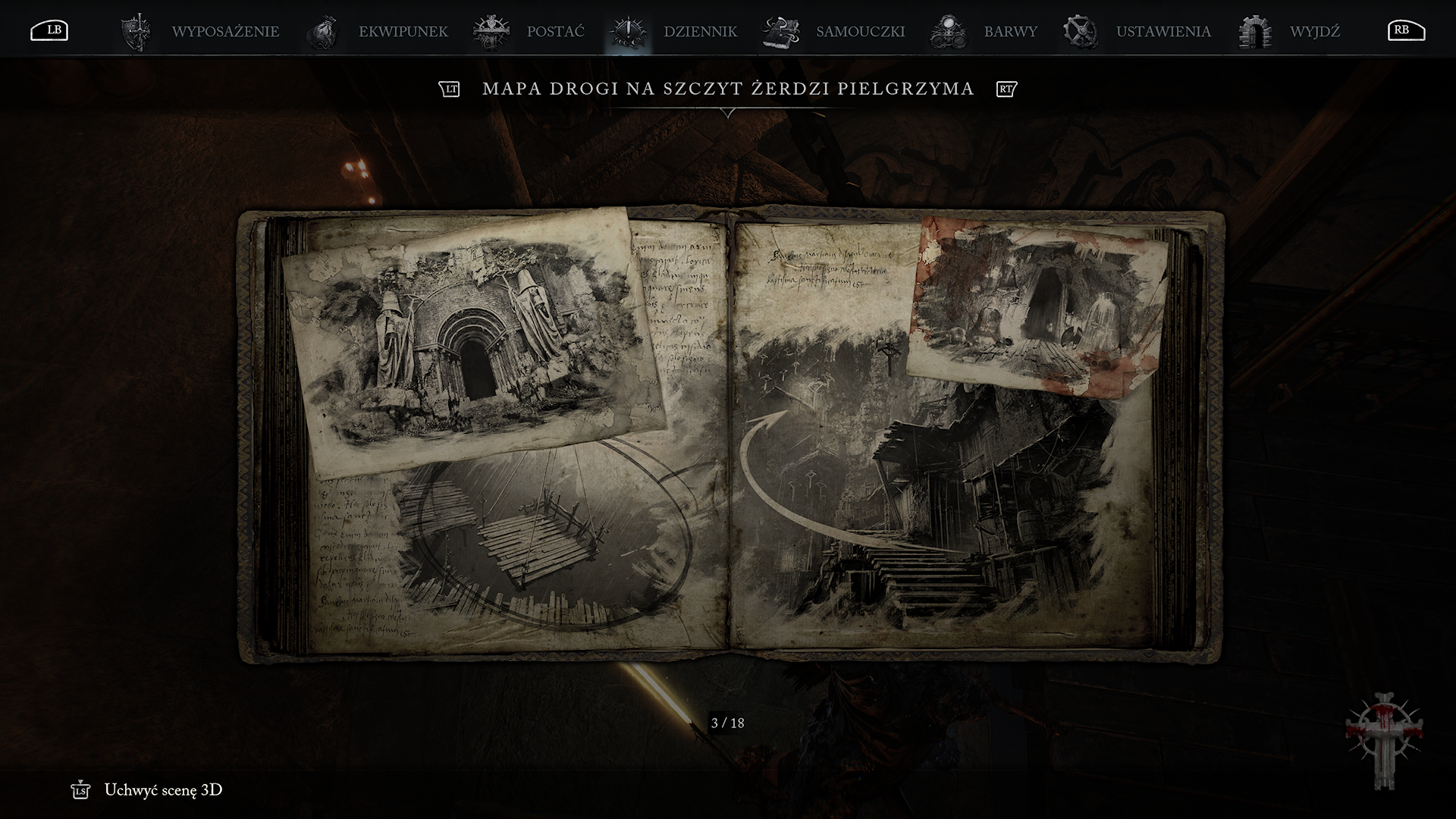Choose Wyjdź to exit the menu
1456x819 pixels.
[x=1314, y=32]
